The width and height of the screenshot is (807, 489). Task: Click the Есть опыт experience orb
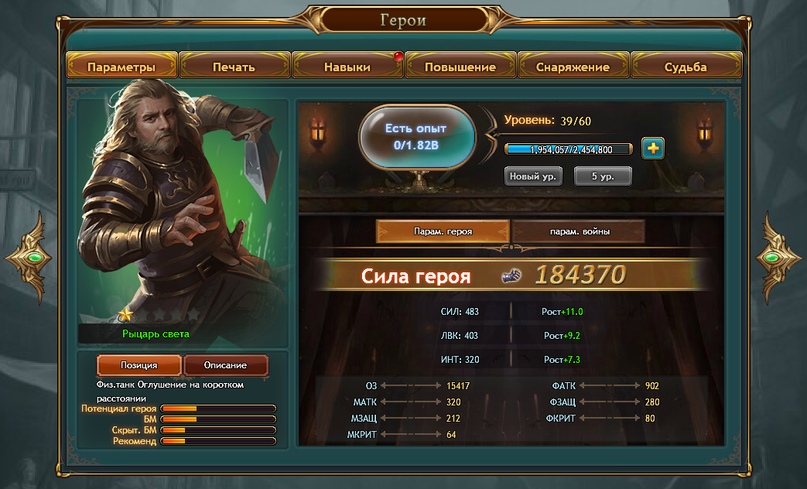click(416, 137)
